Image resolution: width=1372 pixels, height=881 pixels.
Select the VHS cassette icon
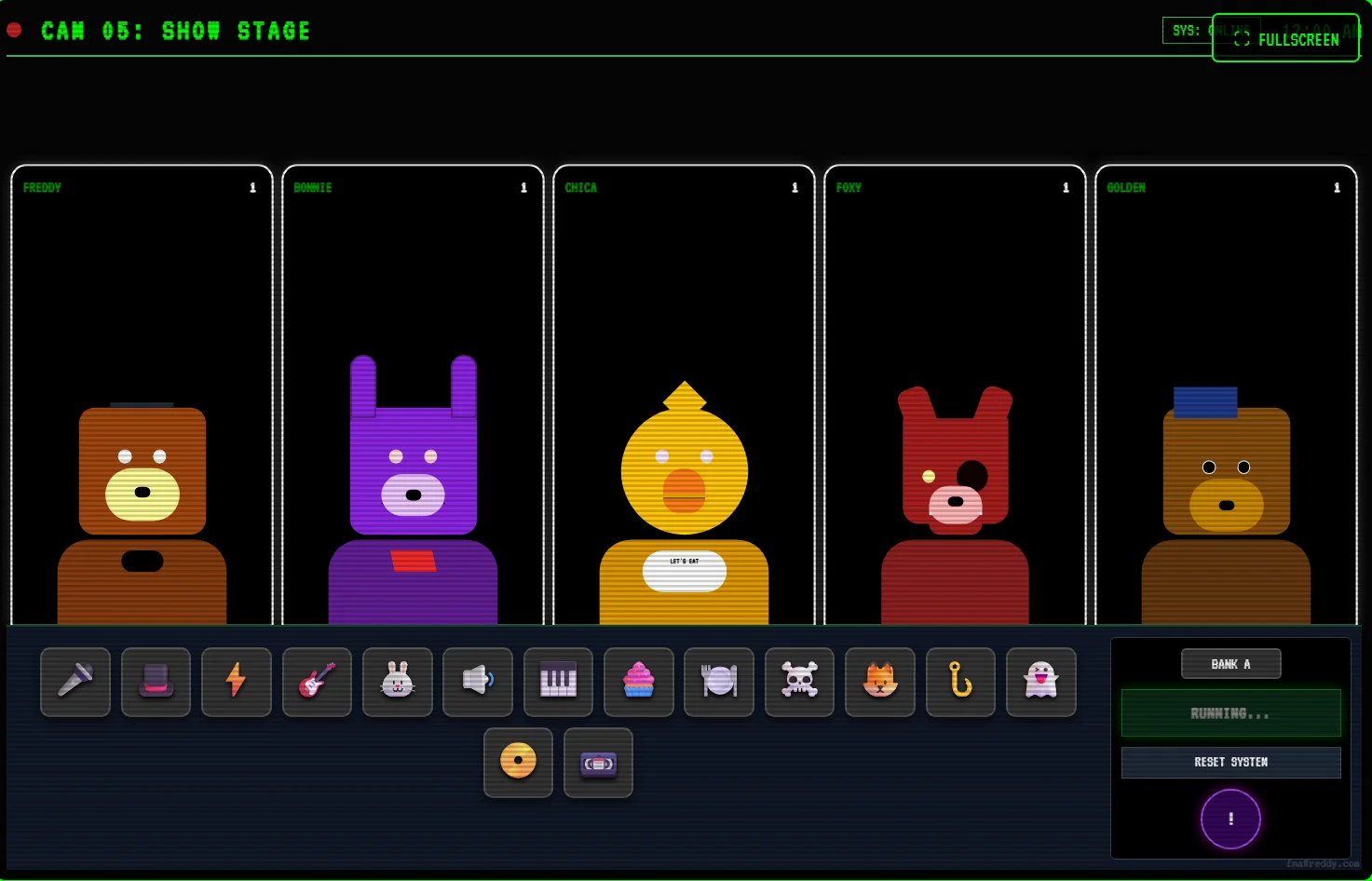click(x=598, y=763)
